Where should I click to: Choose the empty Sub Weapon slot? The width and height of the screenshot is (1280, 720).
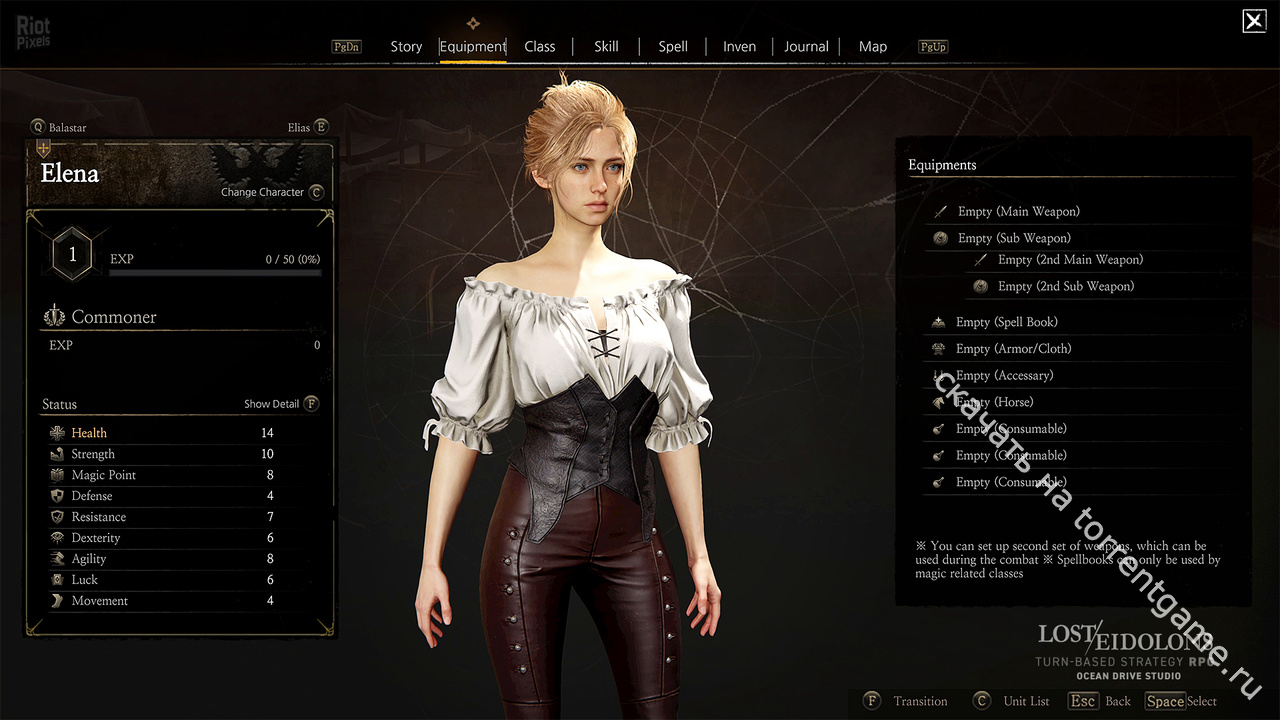click(x=1013, y=238)
